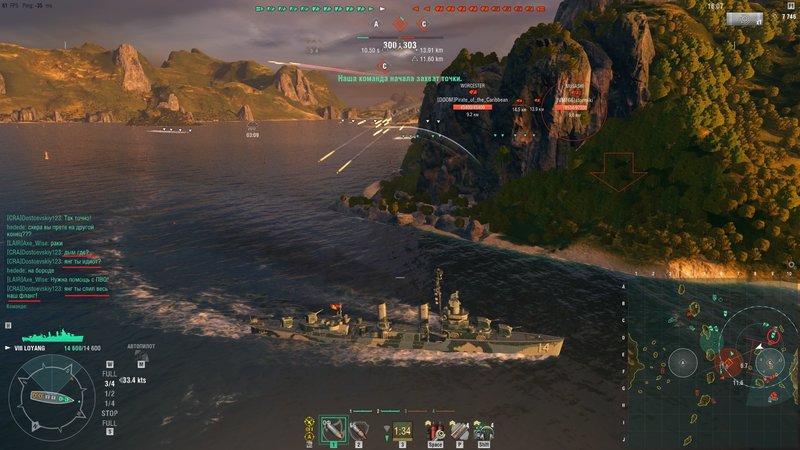Click the team chat message area
The image size is (800, 450).
(55, 255)
